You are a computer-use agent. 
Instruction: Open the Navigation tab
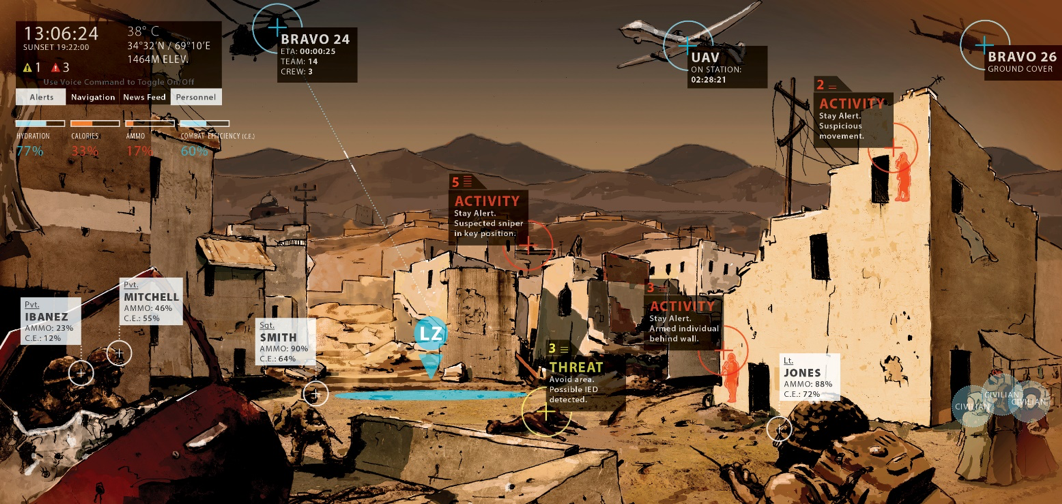(x=93, y=97)
